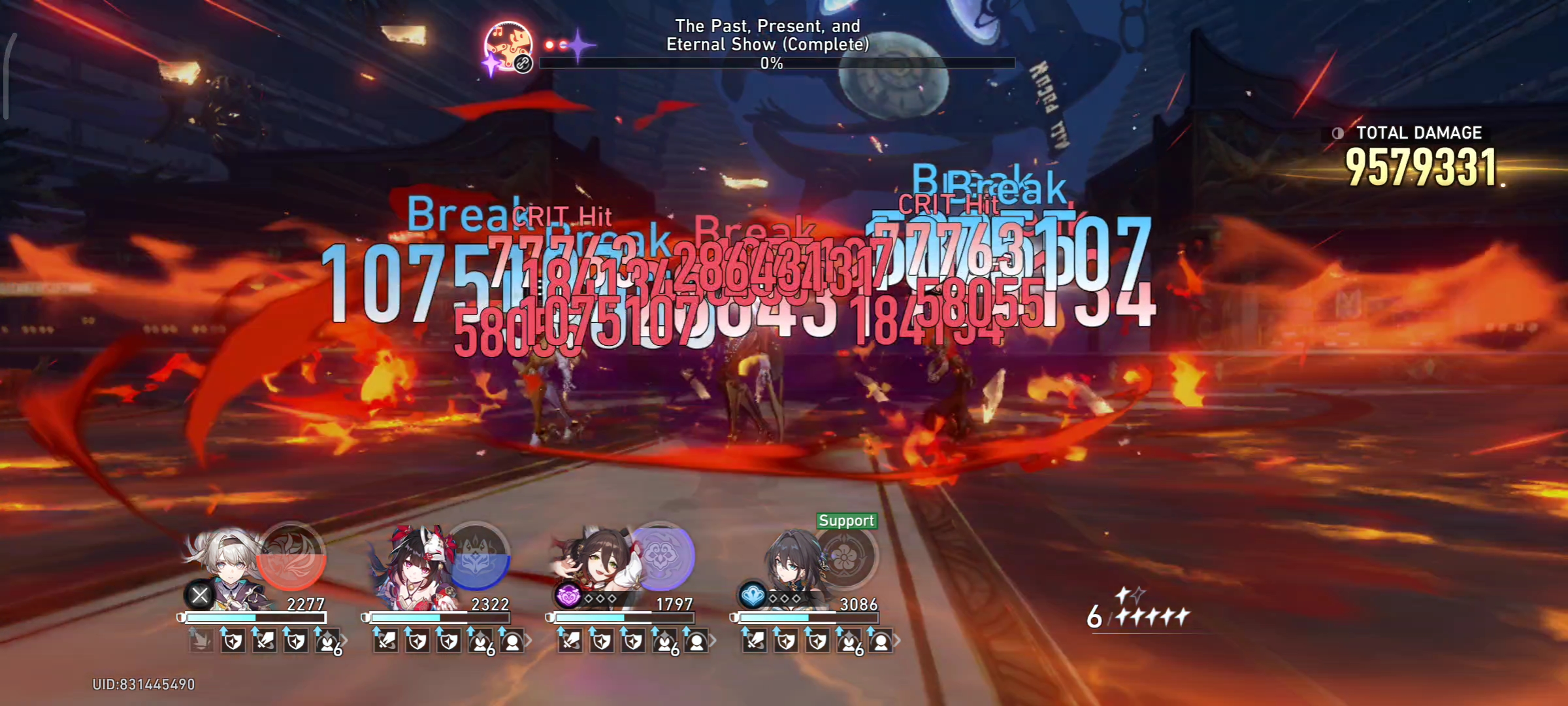Toggle the link icon on the event emblem
The height and width of the screenshot is (706, 1568).
(523, 63)
